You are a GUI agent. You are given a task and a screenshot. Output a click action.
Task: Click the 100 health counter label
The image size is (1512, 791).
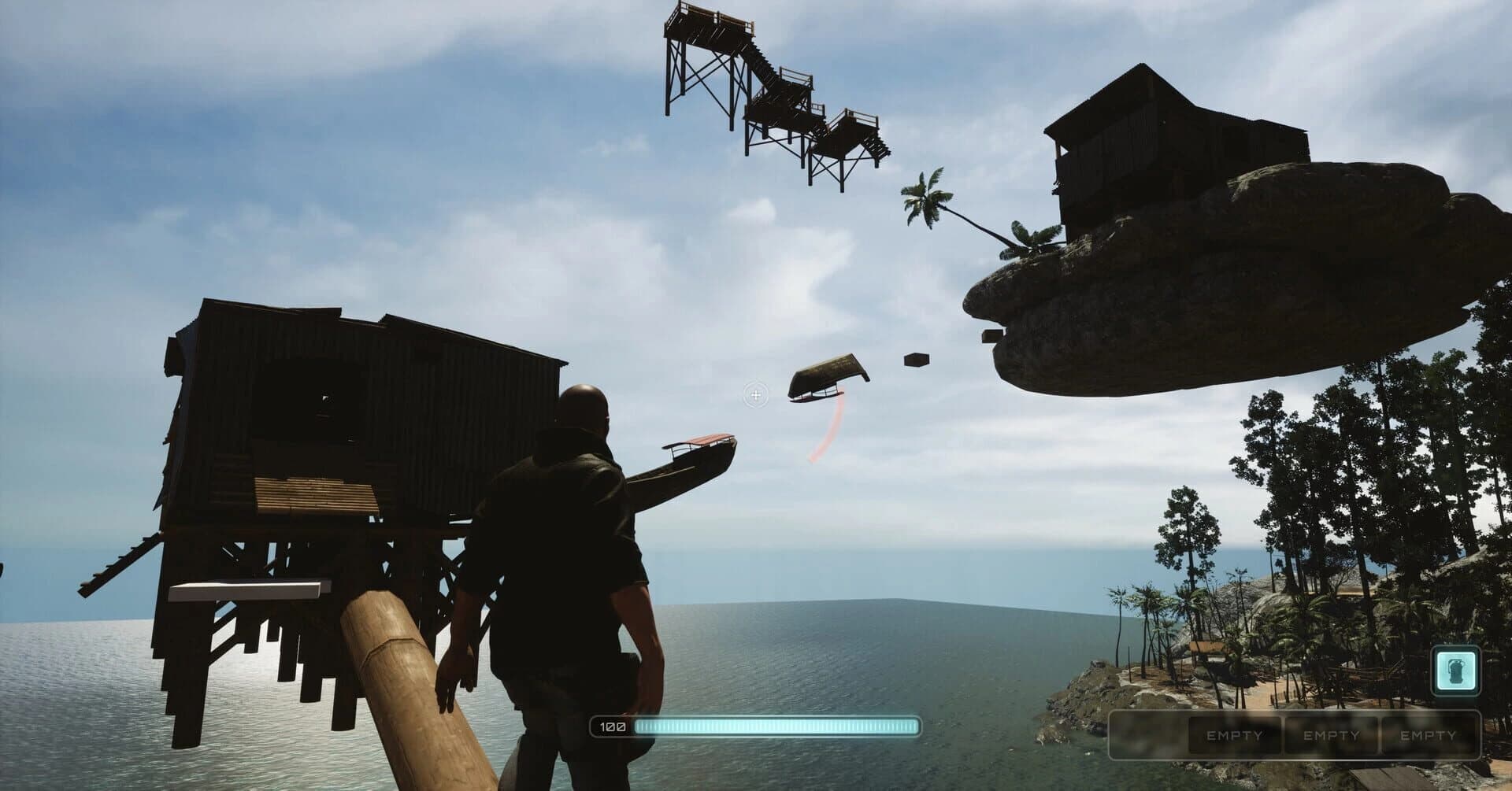tap(612, 727)
